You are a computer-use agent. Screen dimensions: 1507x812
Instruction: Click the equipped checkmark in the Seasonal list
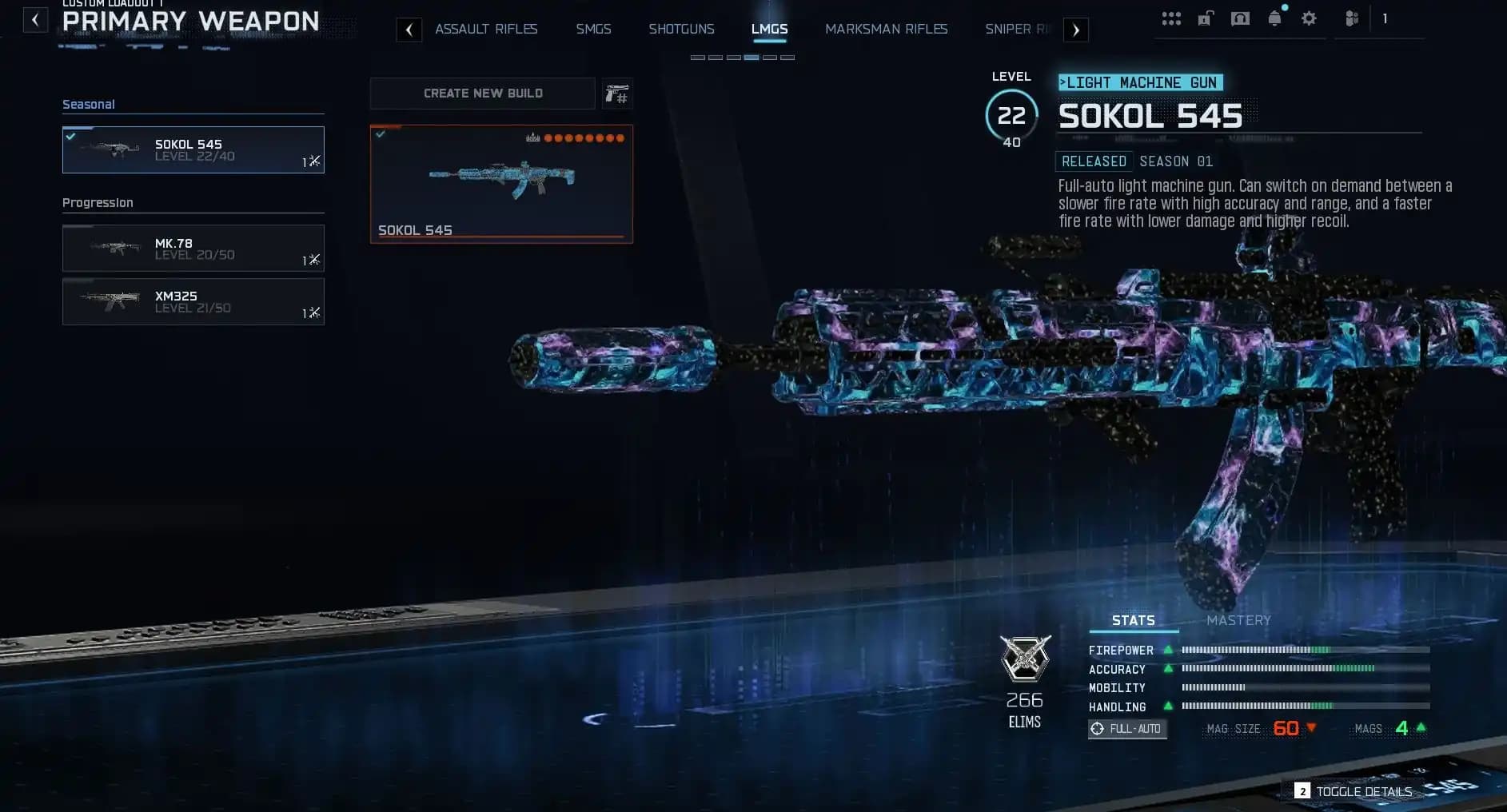(x=71, y=135)
